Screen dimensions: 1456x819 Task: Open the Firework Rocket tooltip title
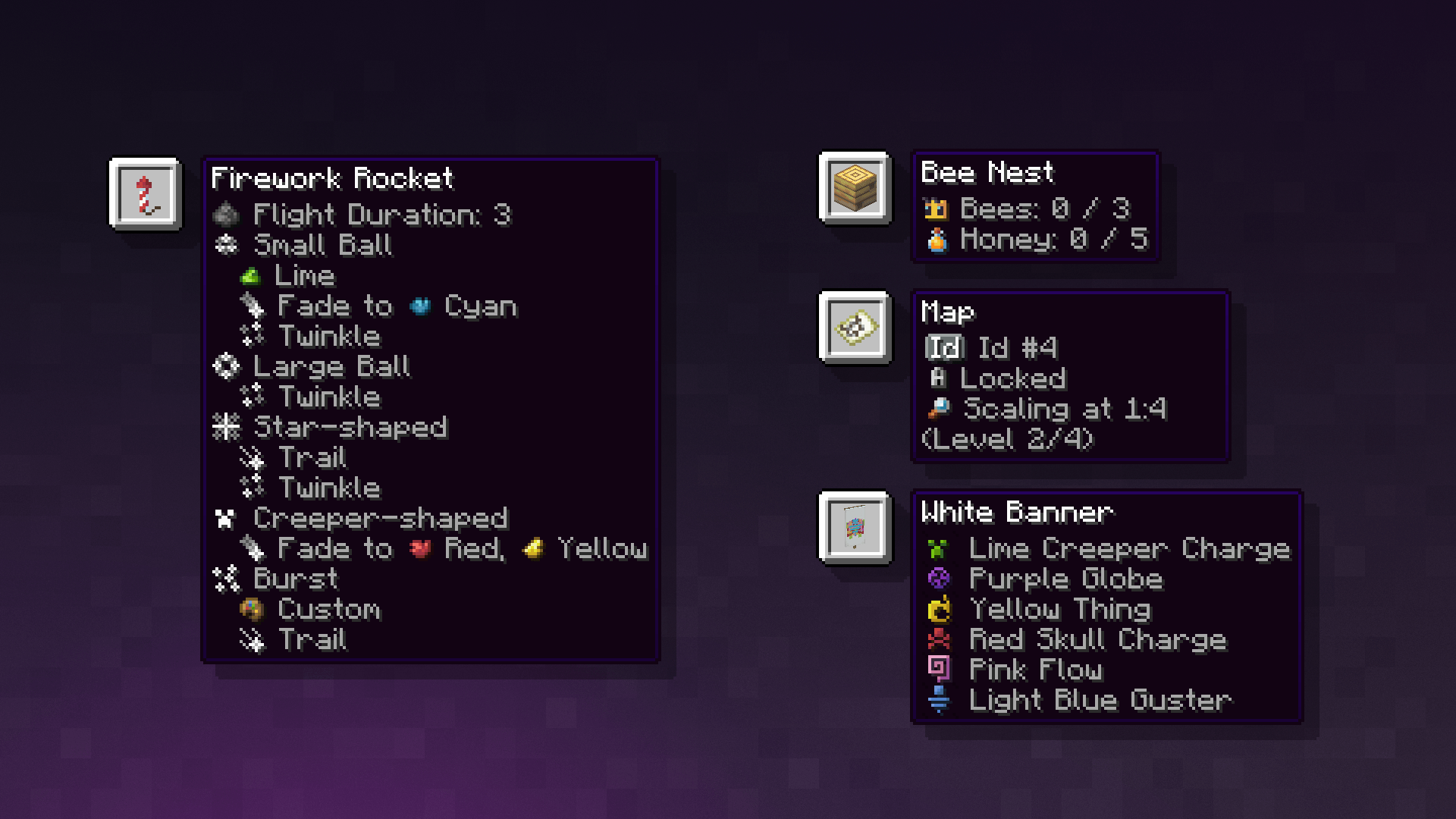[331, 180]
